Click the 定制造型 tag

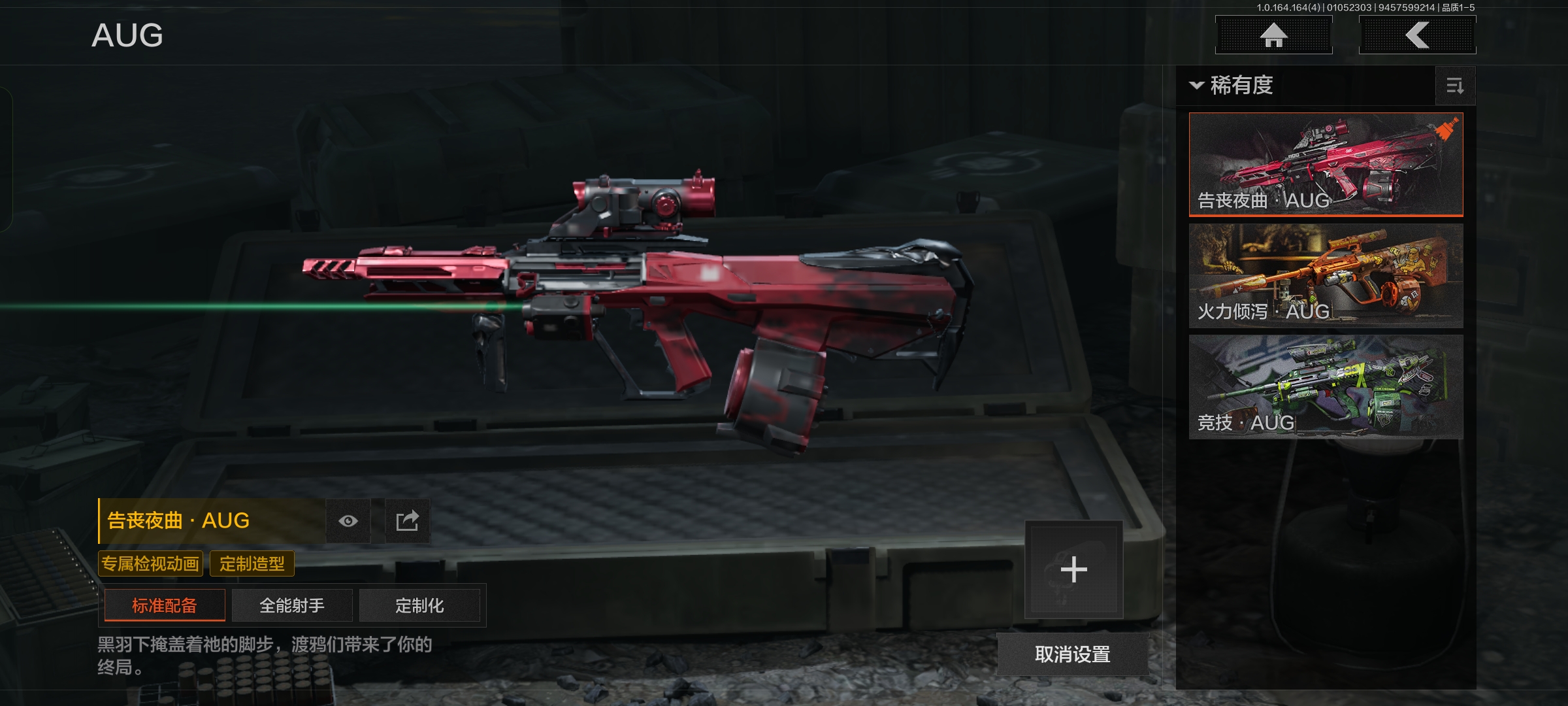(252, 563)
